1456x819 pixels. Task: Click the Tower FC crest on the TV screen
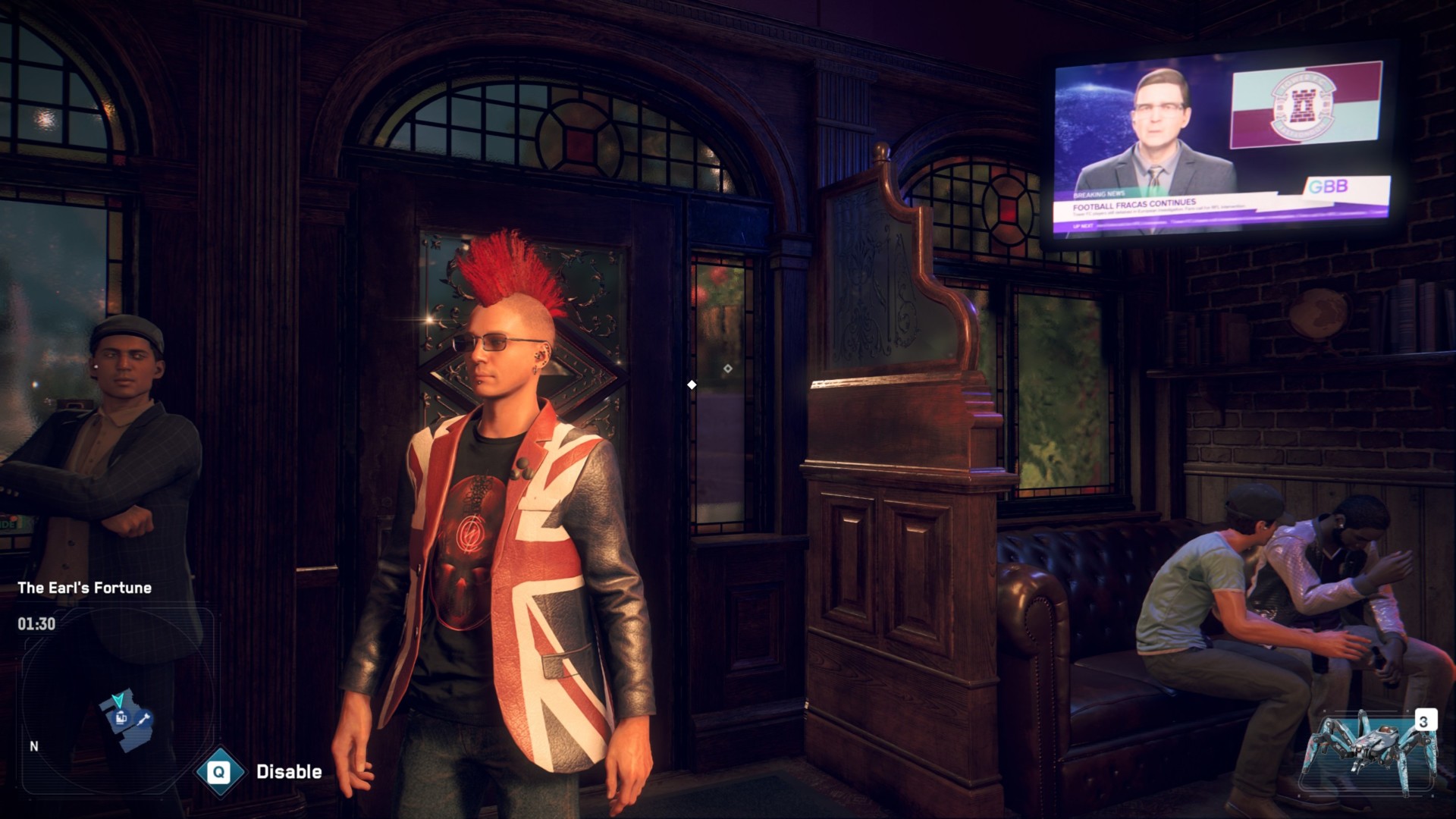(x=1303, y=105)
